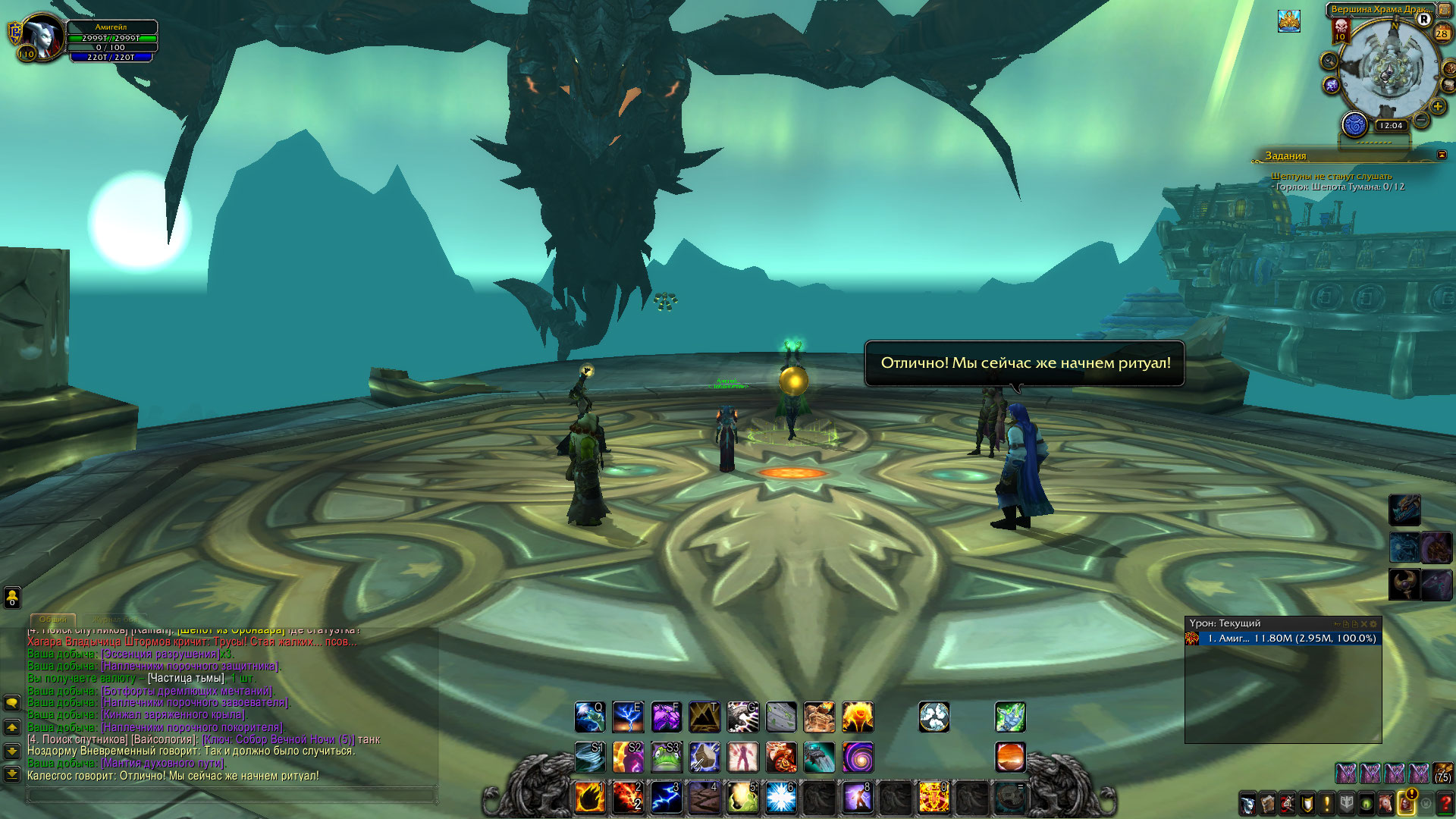This screenshot has height=819, width=1456.
Task: Cast the fire ability in slot 1
Action: tap(589, 798)
